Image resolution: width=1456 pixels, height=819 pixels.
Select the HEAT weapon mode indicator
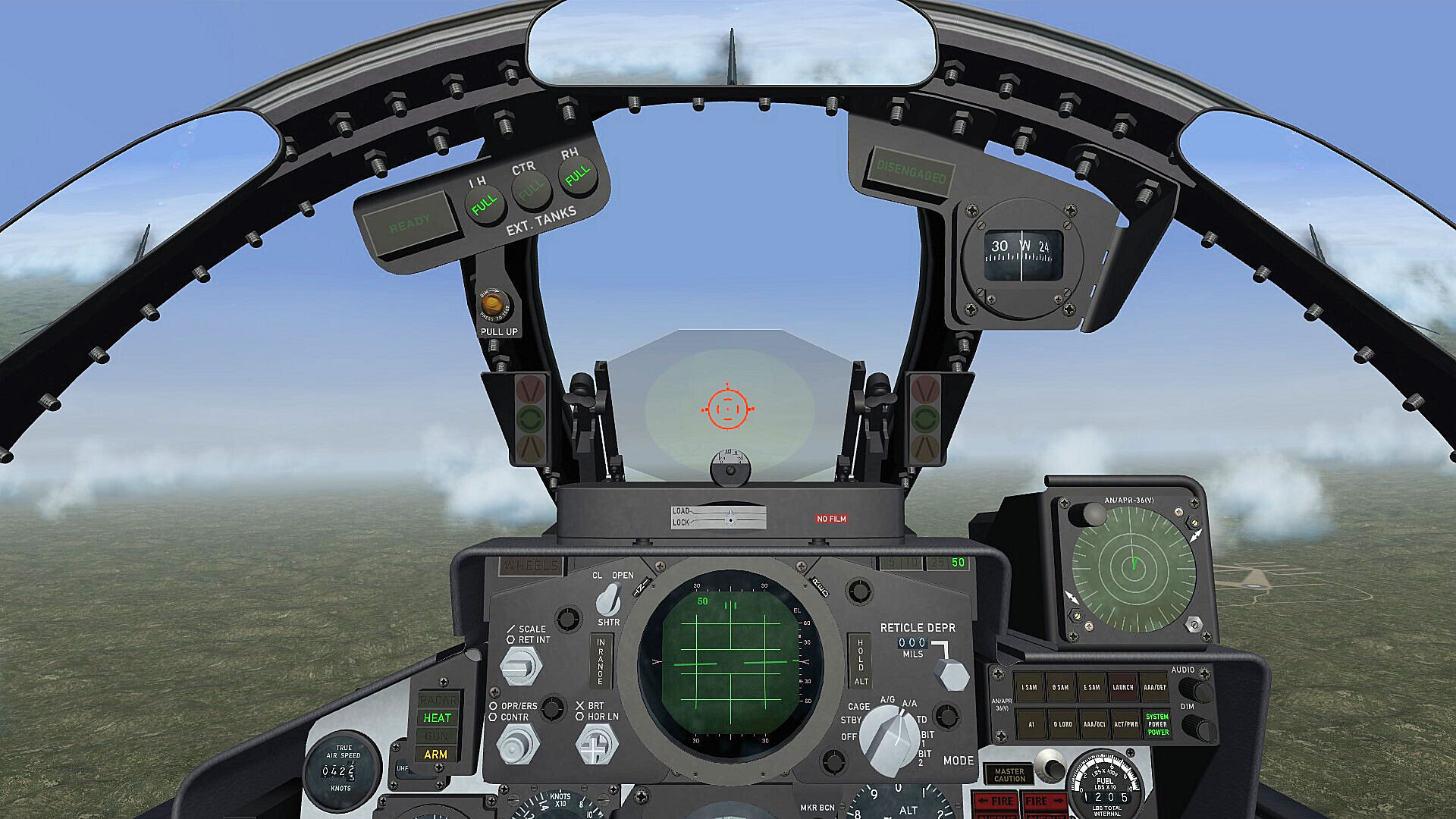438,717
